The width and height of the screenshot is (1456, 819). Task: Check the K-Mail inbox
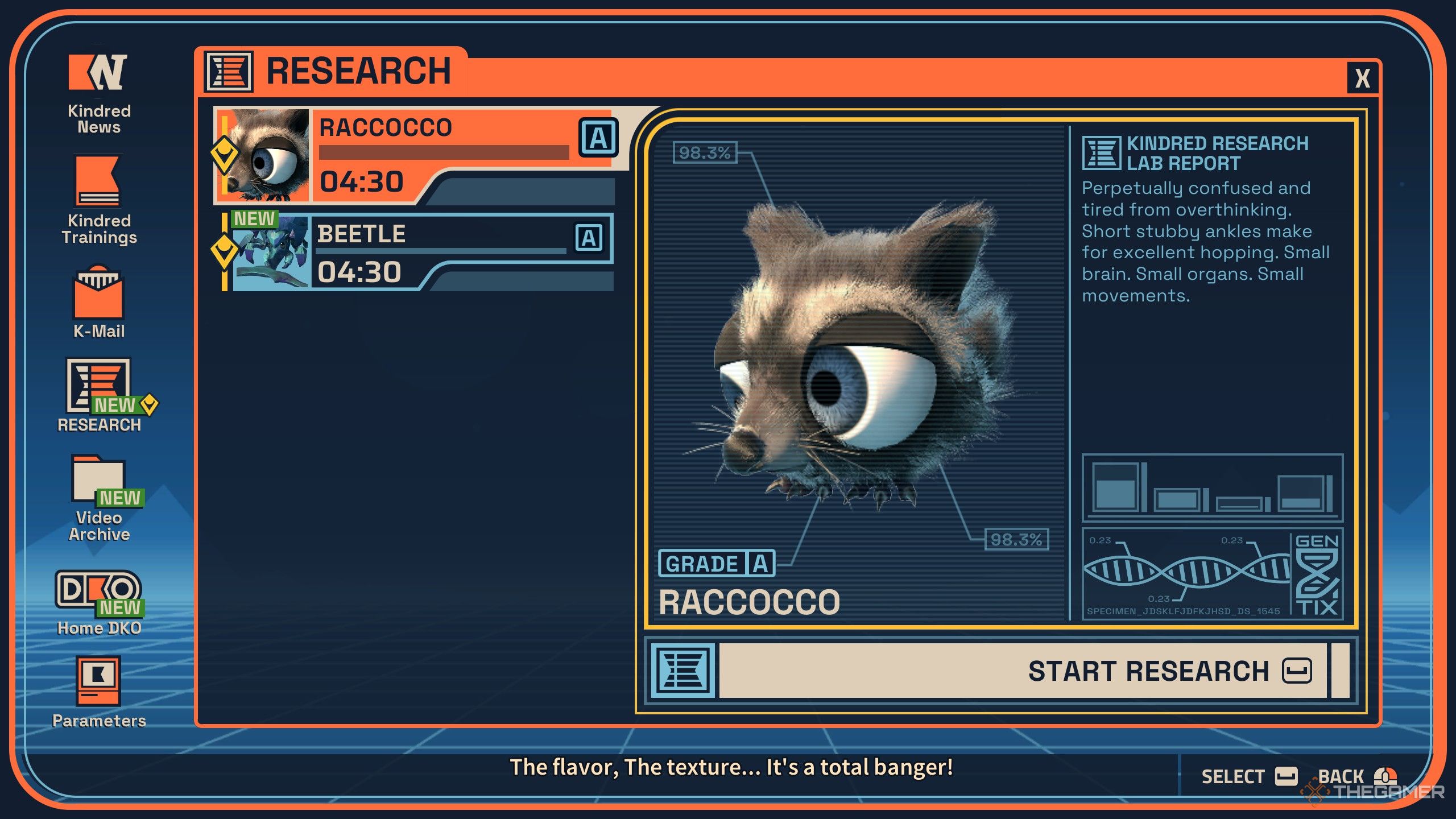(x=99, y=301)
